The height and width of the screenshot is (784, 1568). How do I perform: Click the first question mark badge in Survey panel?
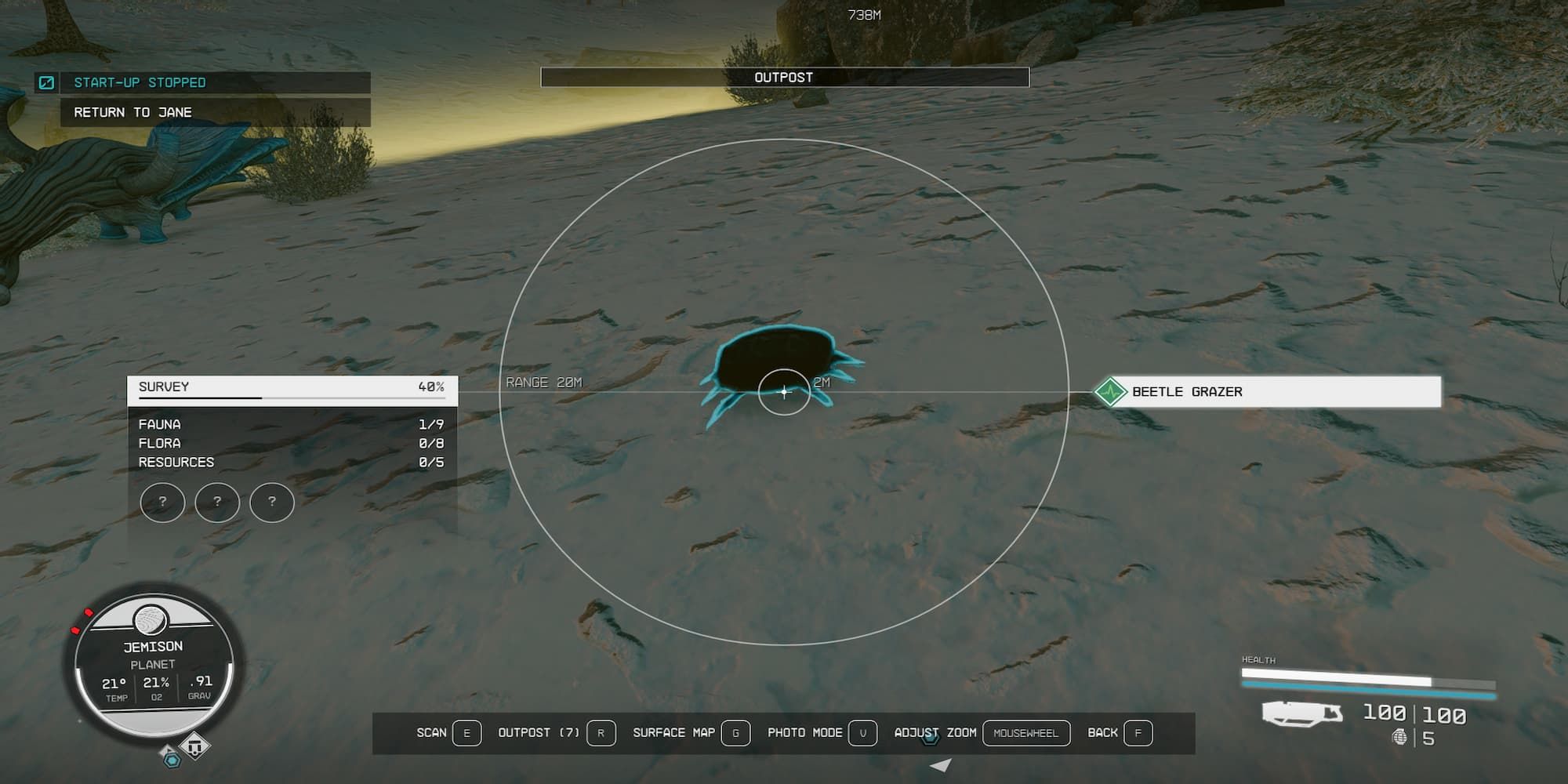click(x=163, y=503)
